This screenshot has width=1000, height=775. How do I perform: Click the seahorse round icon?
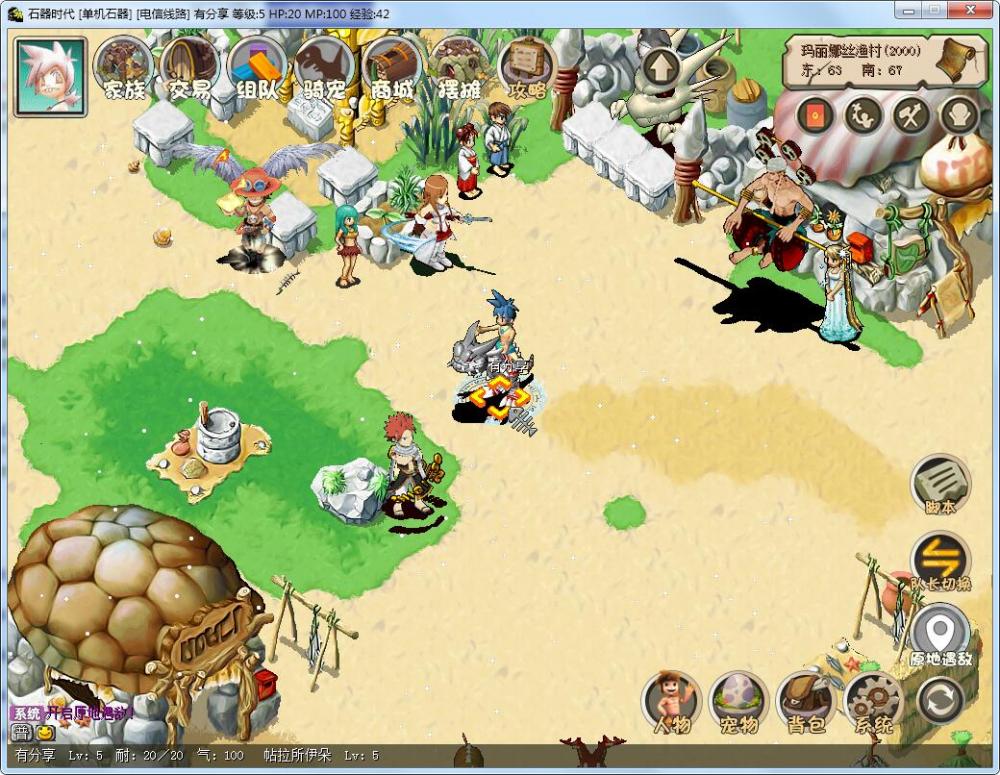tap(862, 116)
